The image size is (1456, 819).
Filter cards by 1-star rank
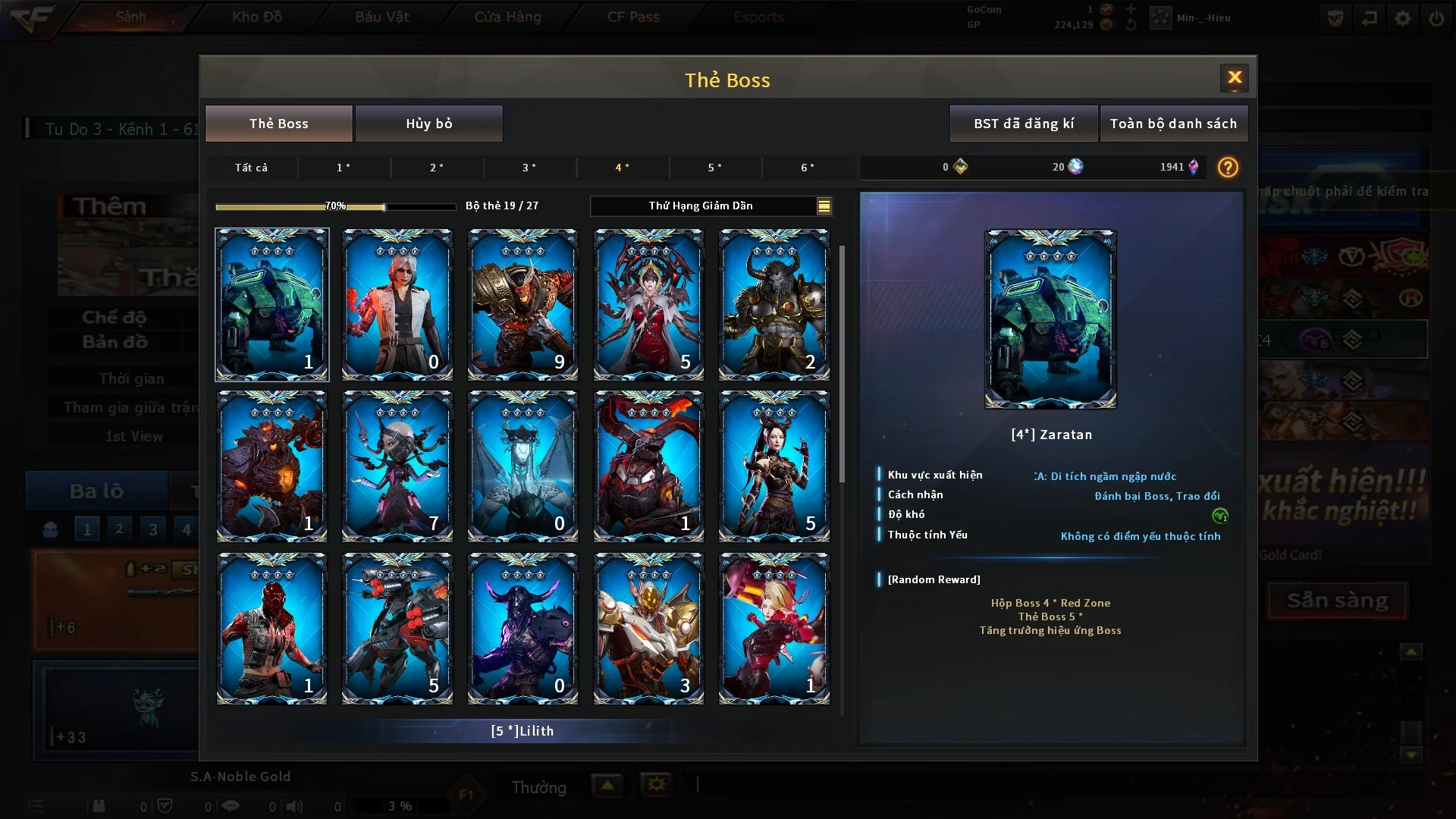pos(344,168)
